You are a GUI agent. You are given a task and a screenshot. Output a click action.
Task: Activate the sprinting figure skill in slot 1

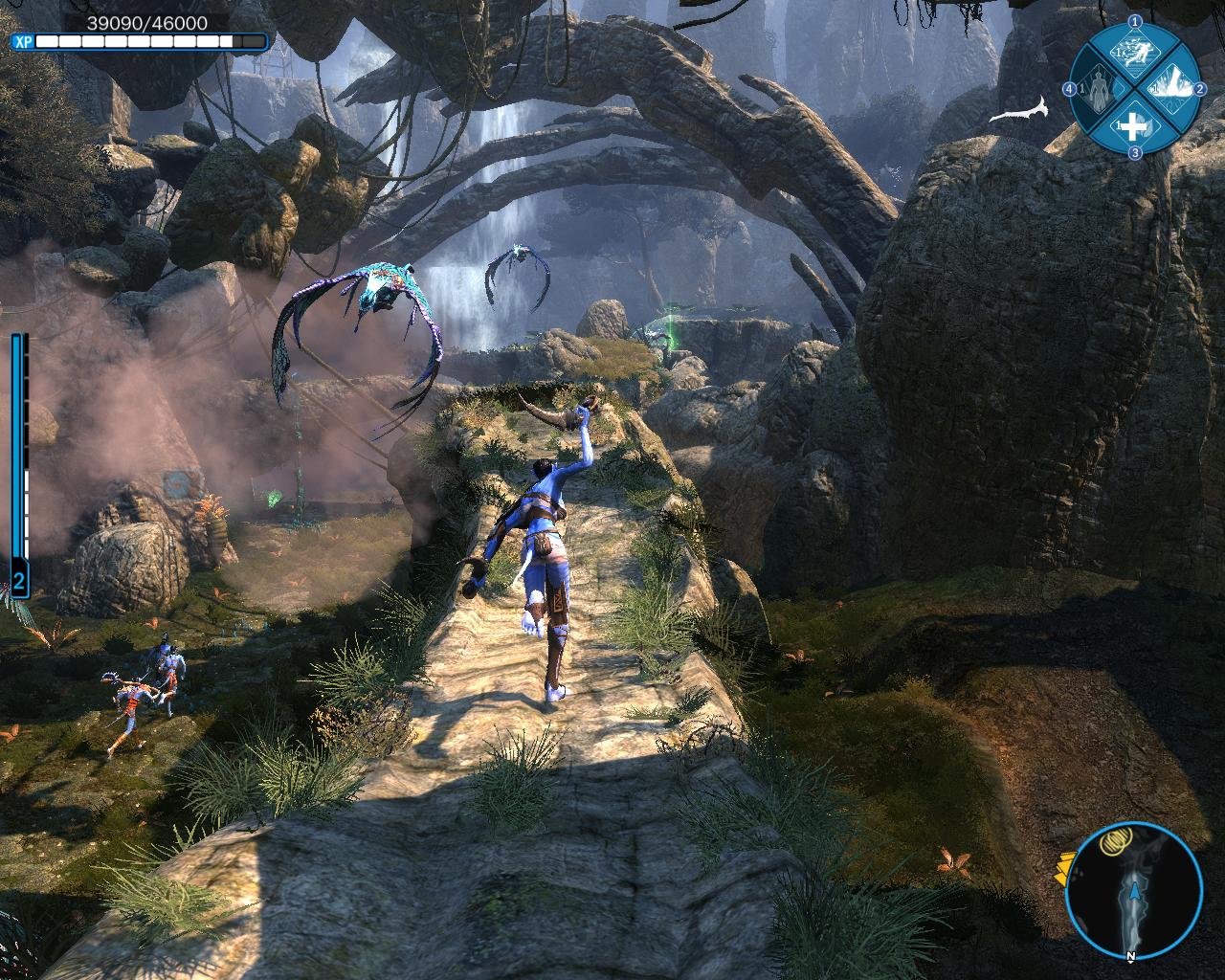click(x=1134, y=55)
